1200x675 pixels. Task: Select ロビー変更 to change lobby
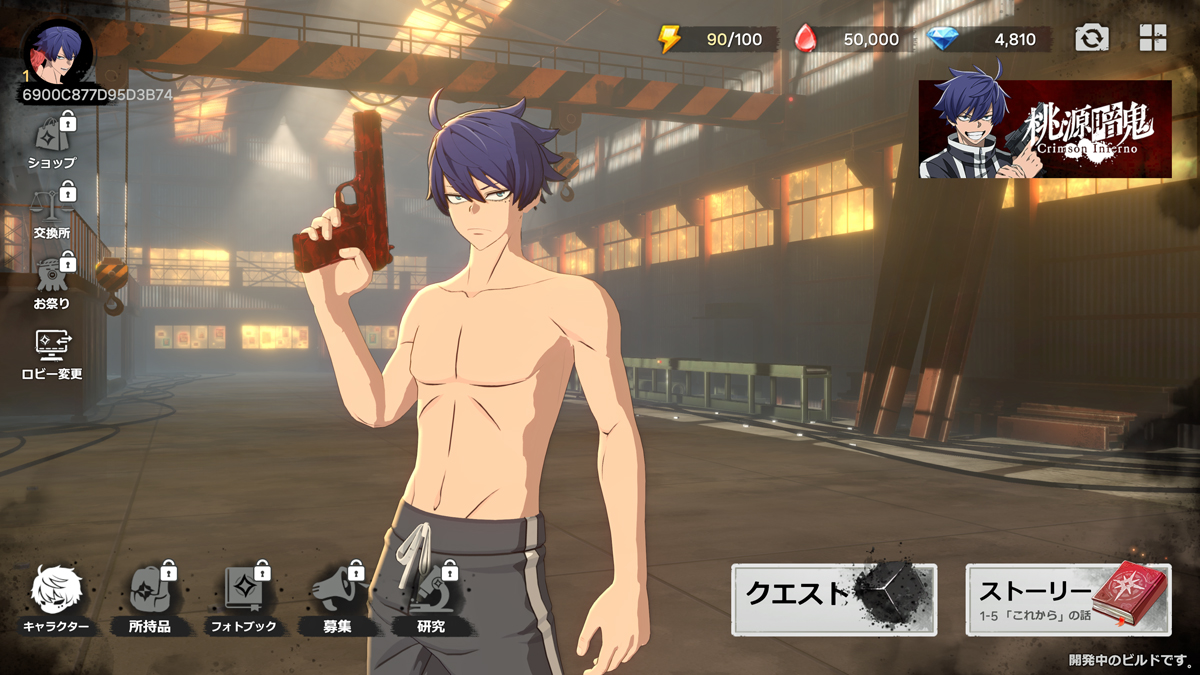click(52, 353)
